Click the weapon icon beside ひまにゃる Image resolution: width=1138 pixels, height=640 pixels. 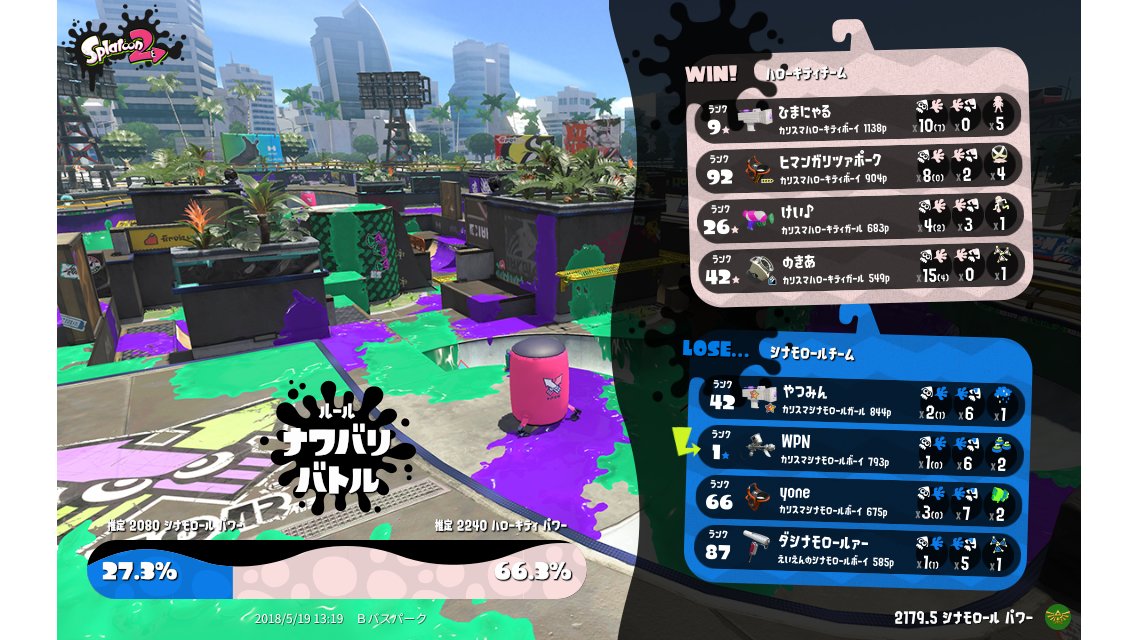click(x=760, y=117)
